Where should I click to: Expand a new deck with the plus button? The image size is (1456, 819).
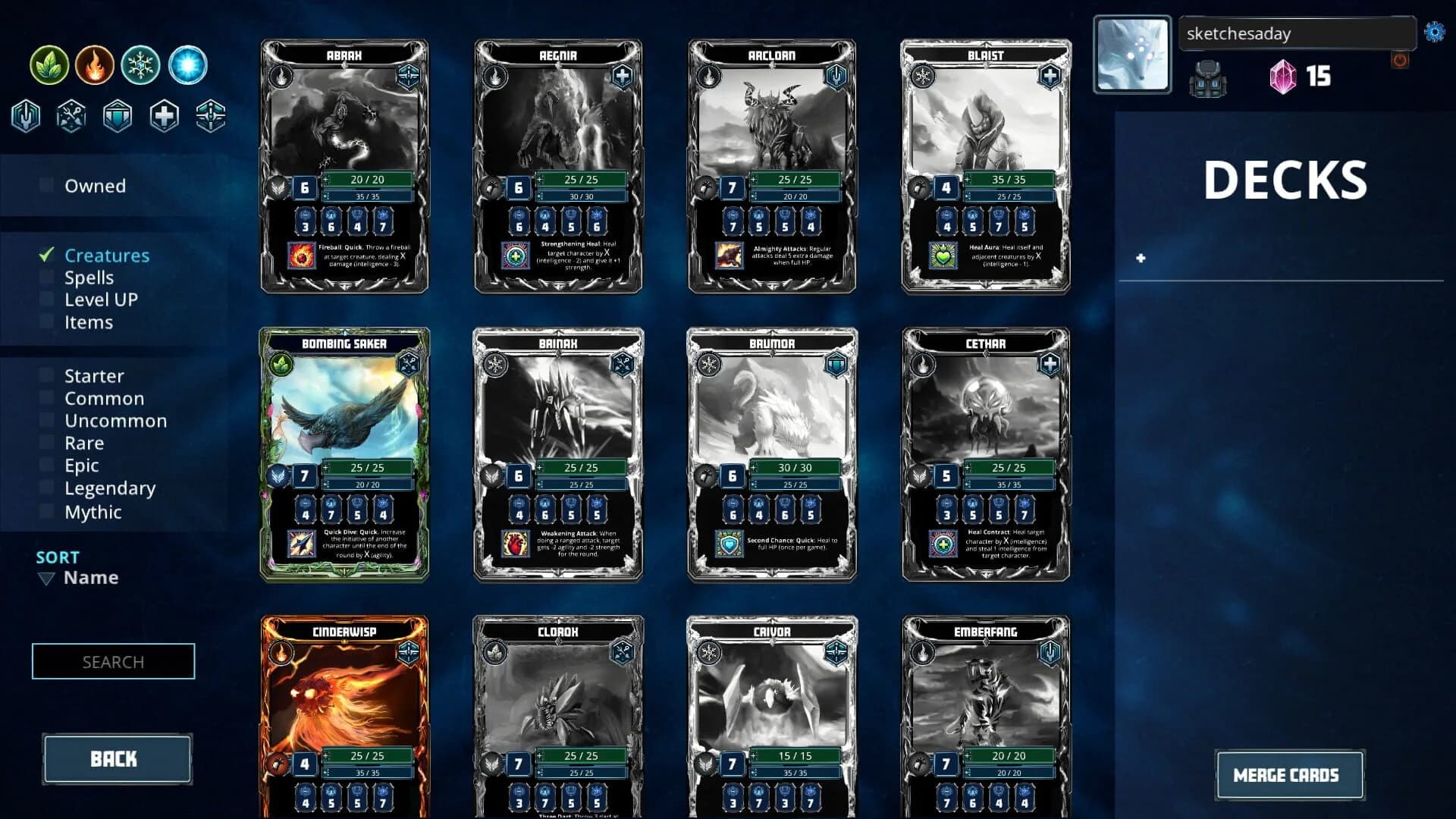[x=1140, y=258]
